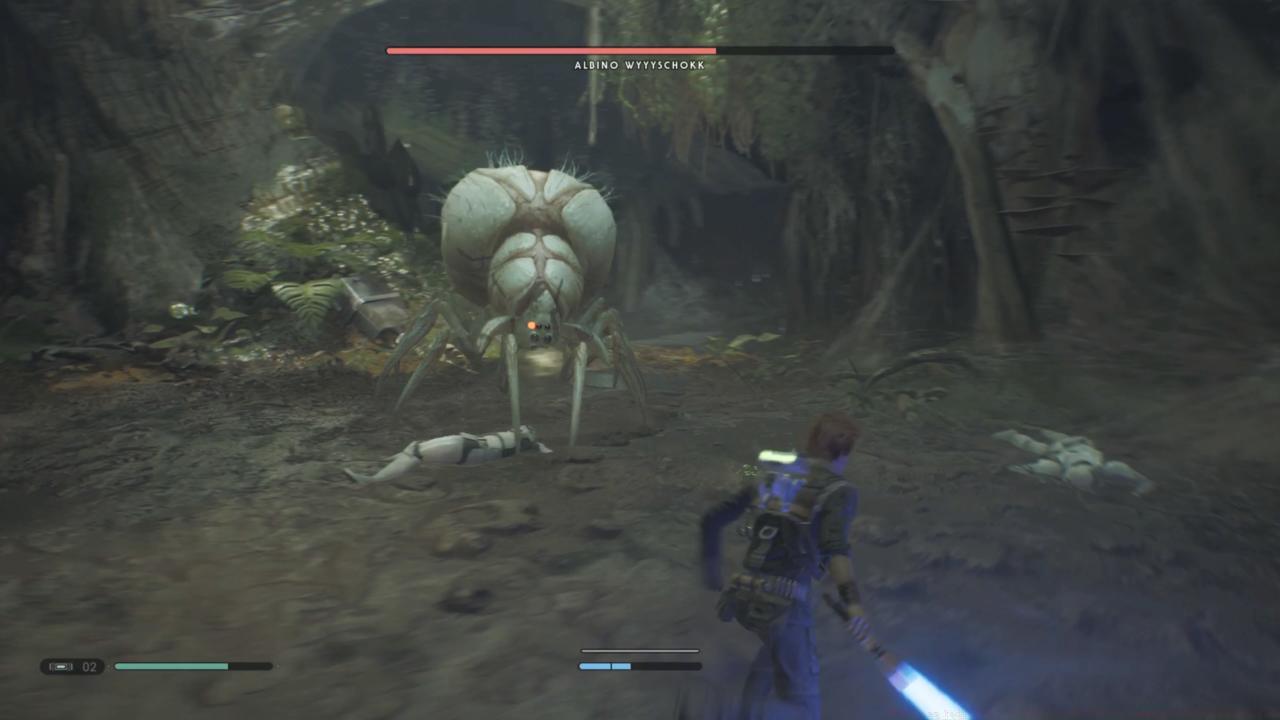Click the stim canister icon

tap(62, 665)
